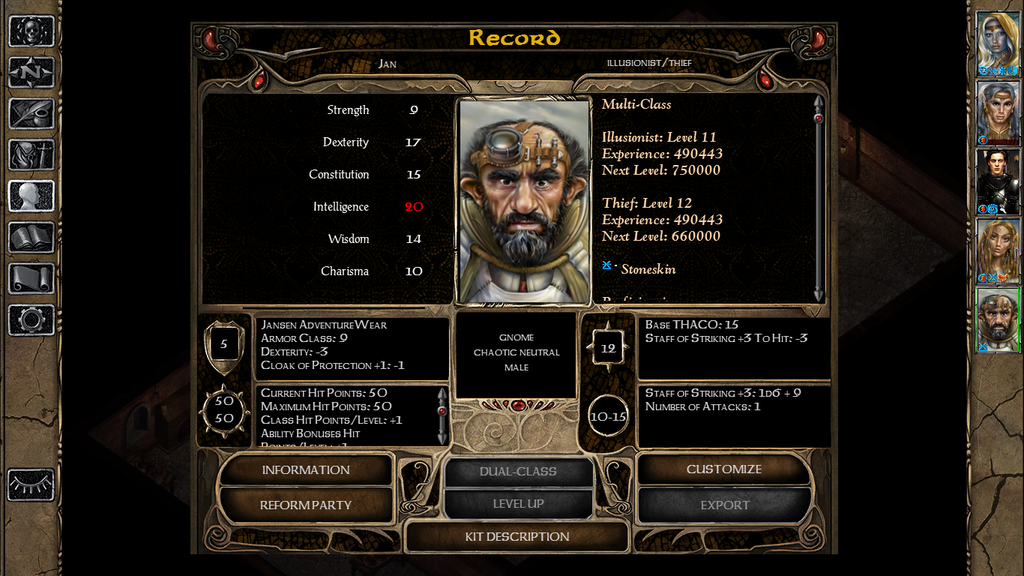Open the journal quill and inkwell icon
Image resolution: width=1024 pixels, height=576 pixels.
coord(31,113)
